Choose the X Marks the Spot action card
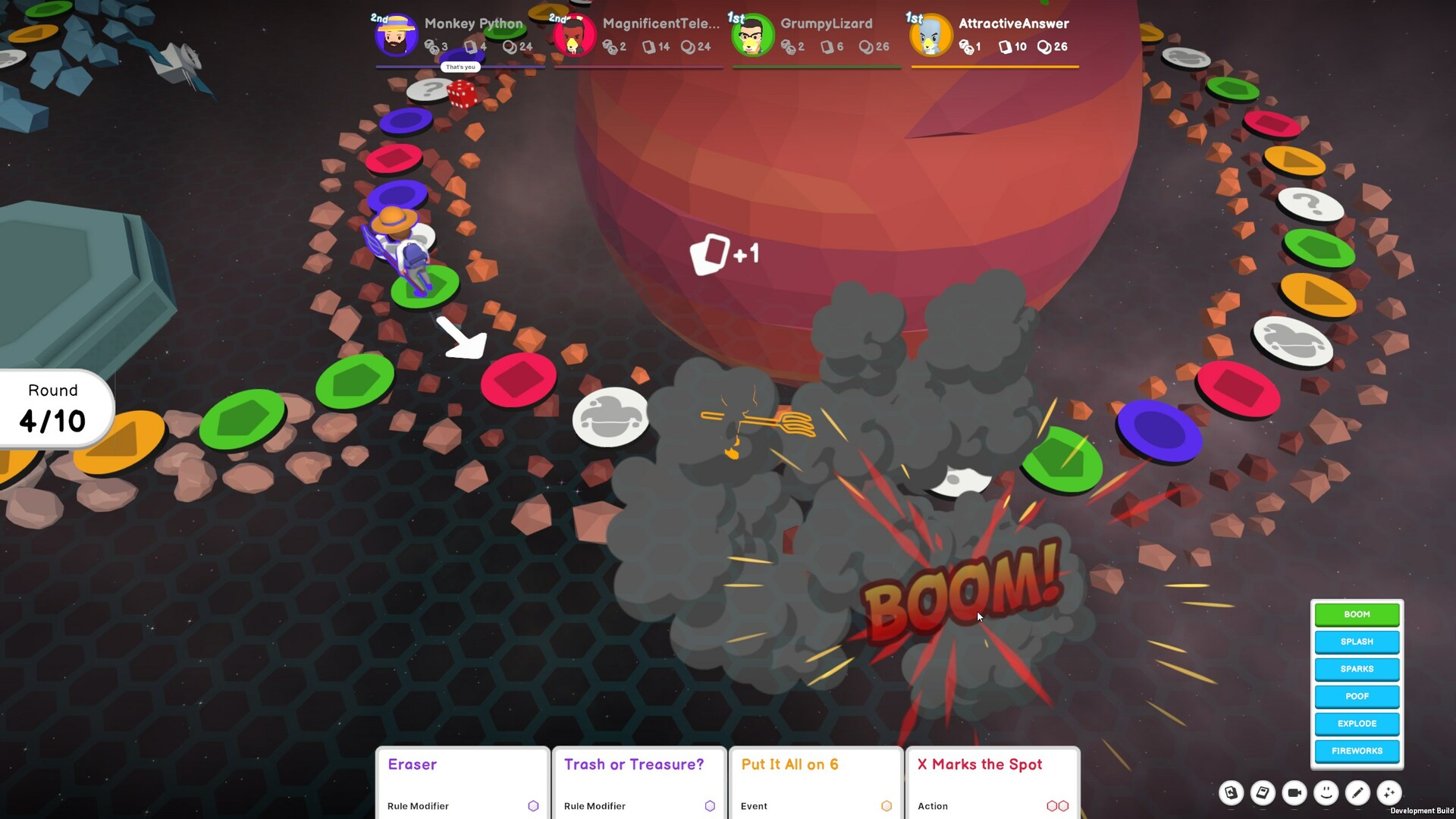Viewport: 1456px width, 819px height. tap(993, 781)
